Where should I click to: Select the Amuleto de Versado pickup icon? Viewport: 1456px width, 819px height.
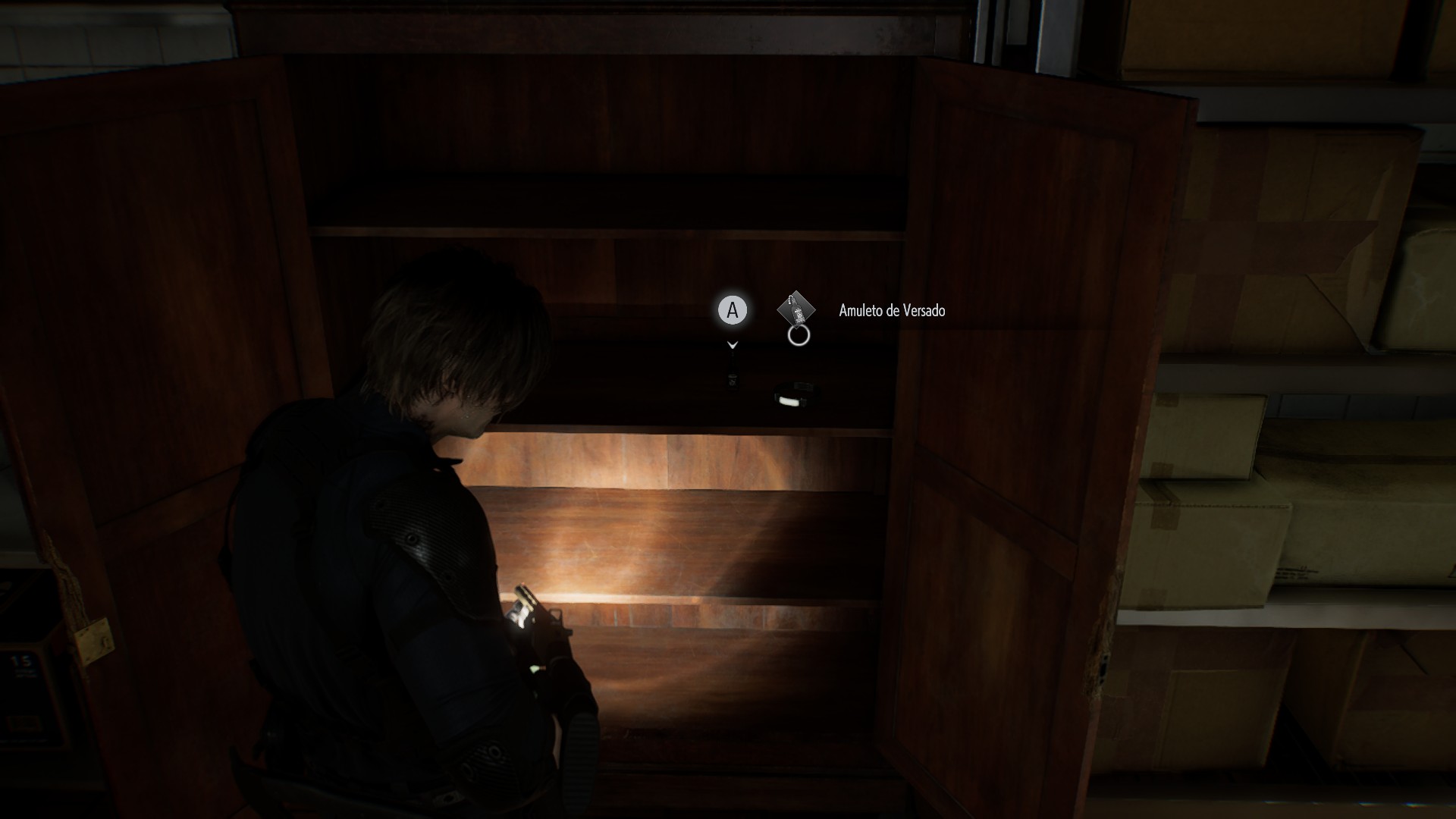click(795, 309)
